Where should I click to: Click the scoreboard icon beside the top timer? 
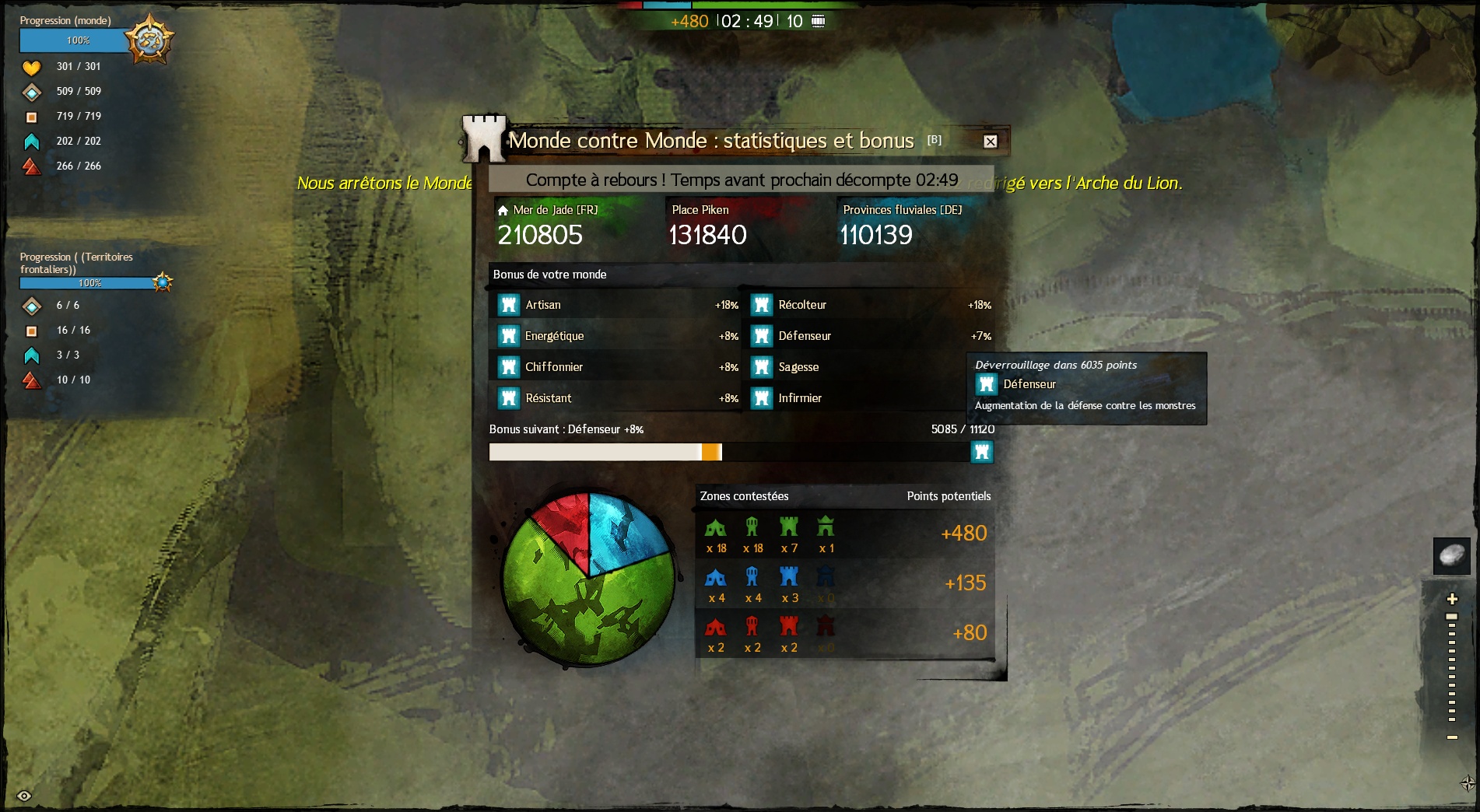[x=818, y=21]
